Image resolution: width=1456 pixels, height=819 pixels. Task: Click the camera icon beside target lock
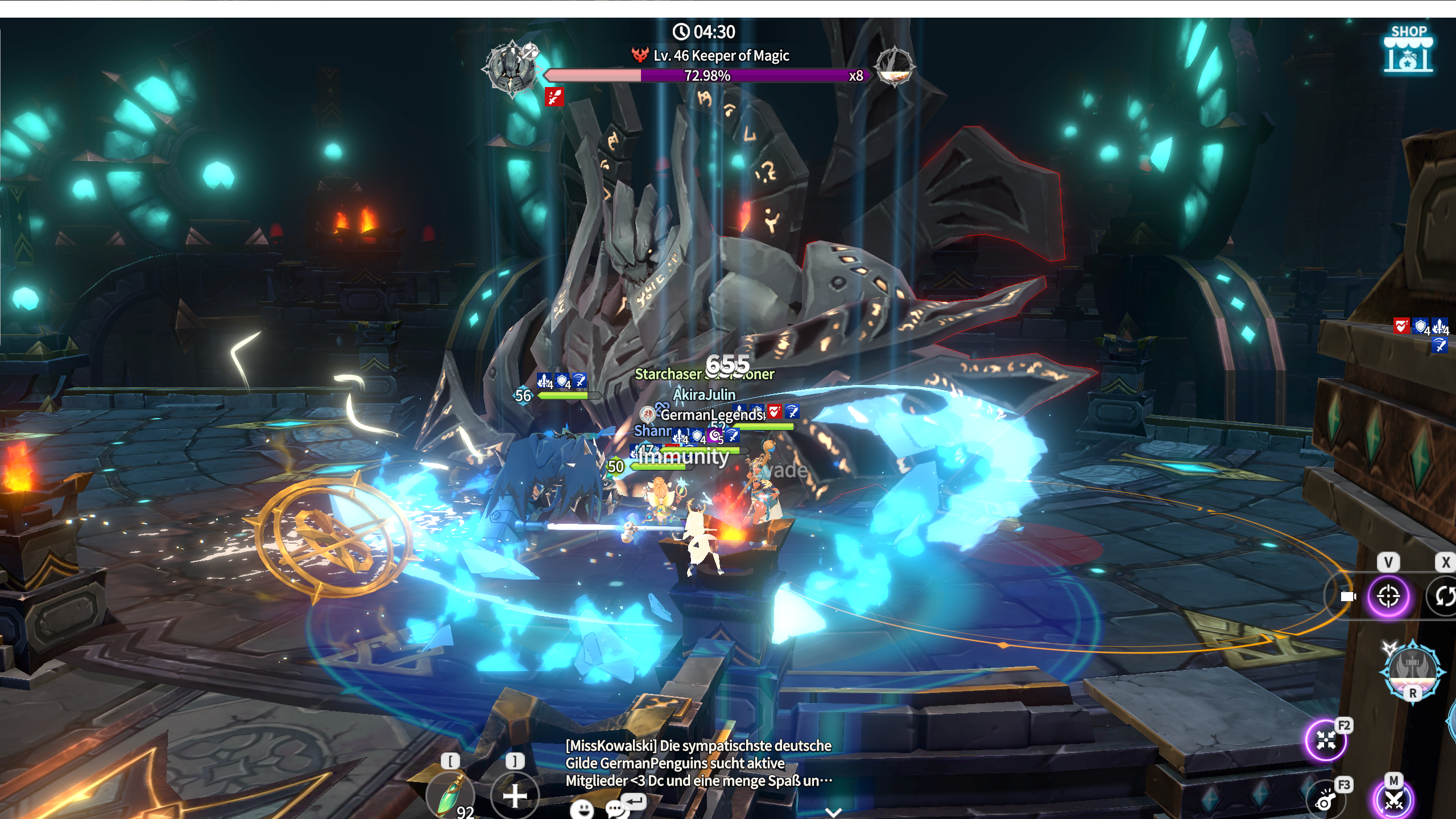point(1347,596)
